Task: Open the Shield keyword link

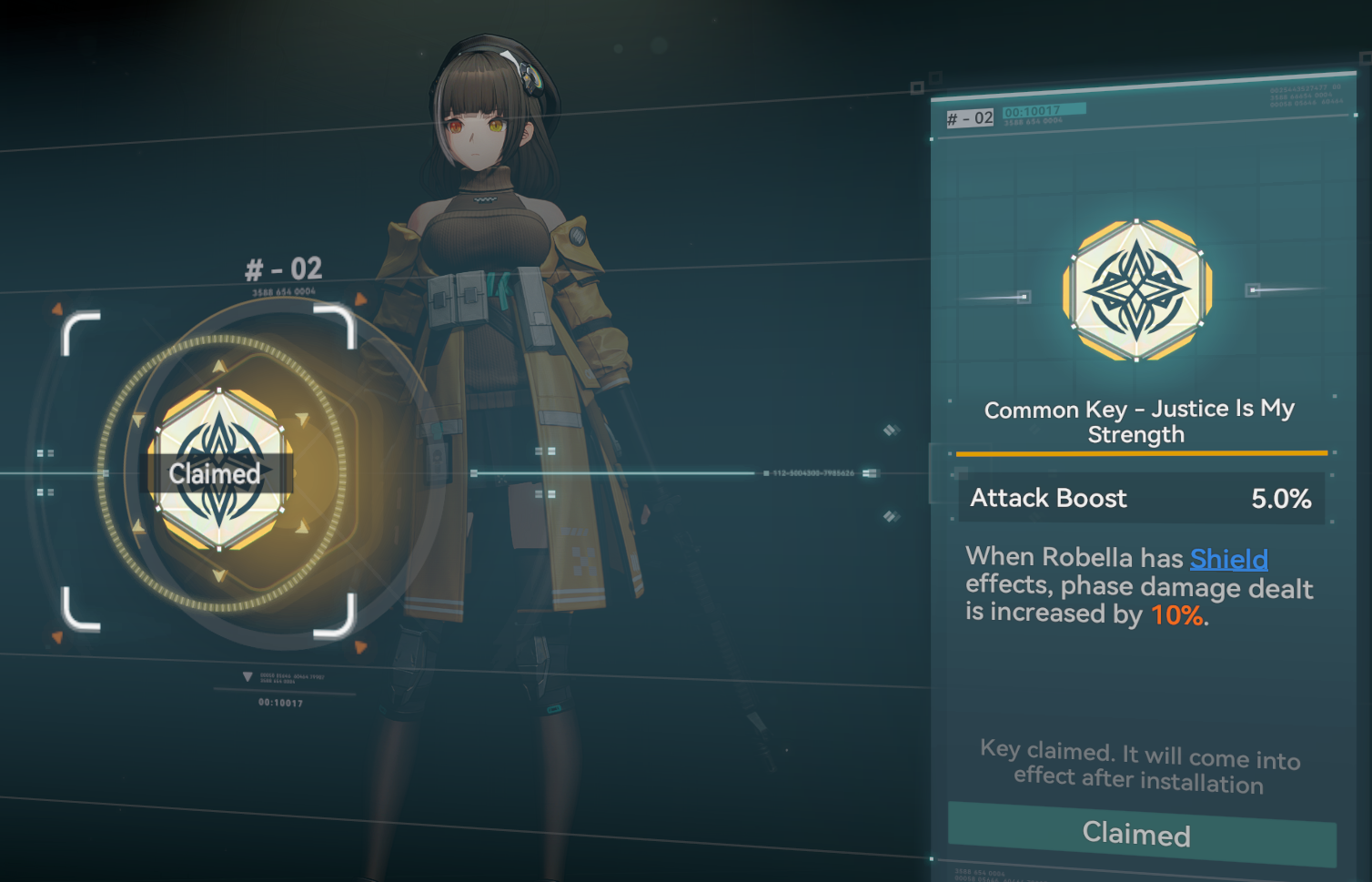Action: 1228,559
